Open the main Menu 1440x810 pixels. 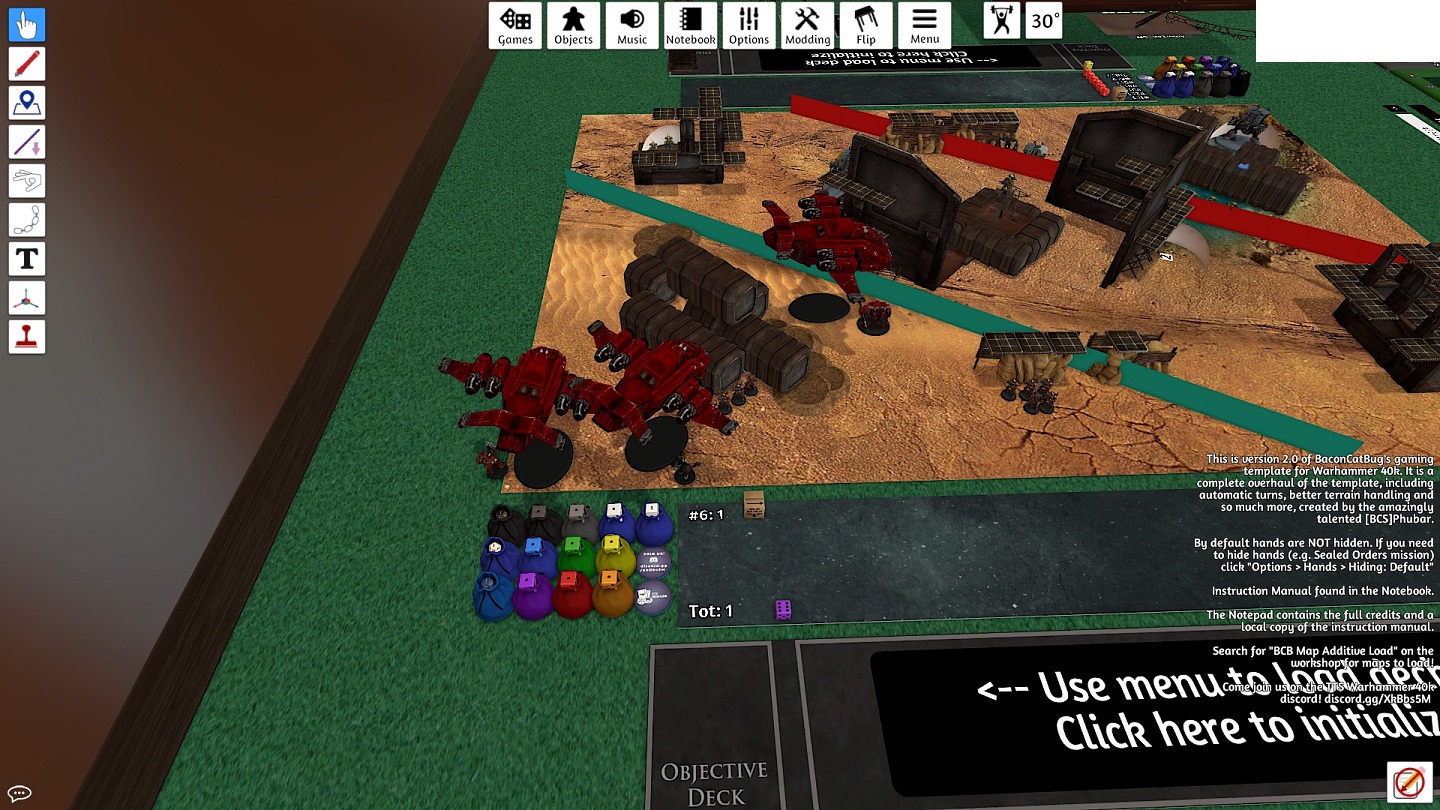924,25
